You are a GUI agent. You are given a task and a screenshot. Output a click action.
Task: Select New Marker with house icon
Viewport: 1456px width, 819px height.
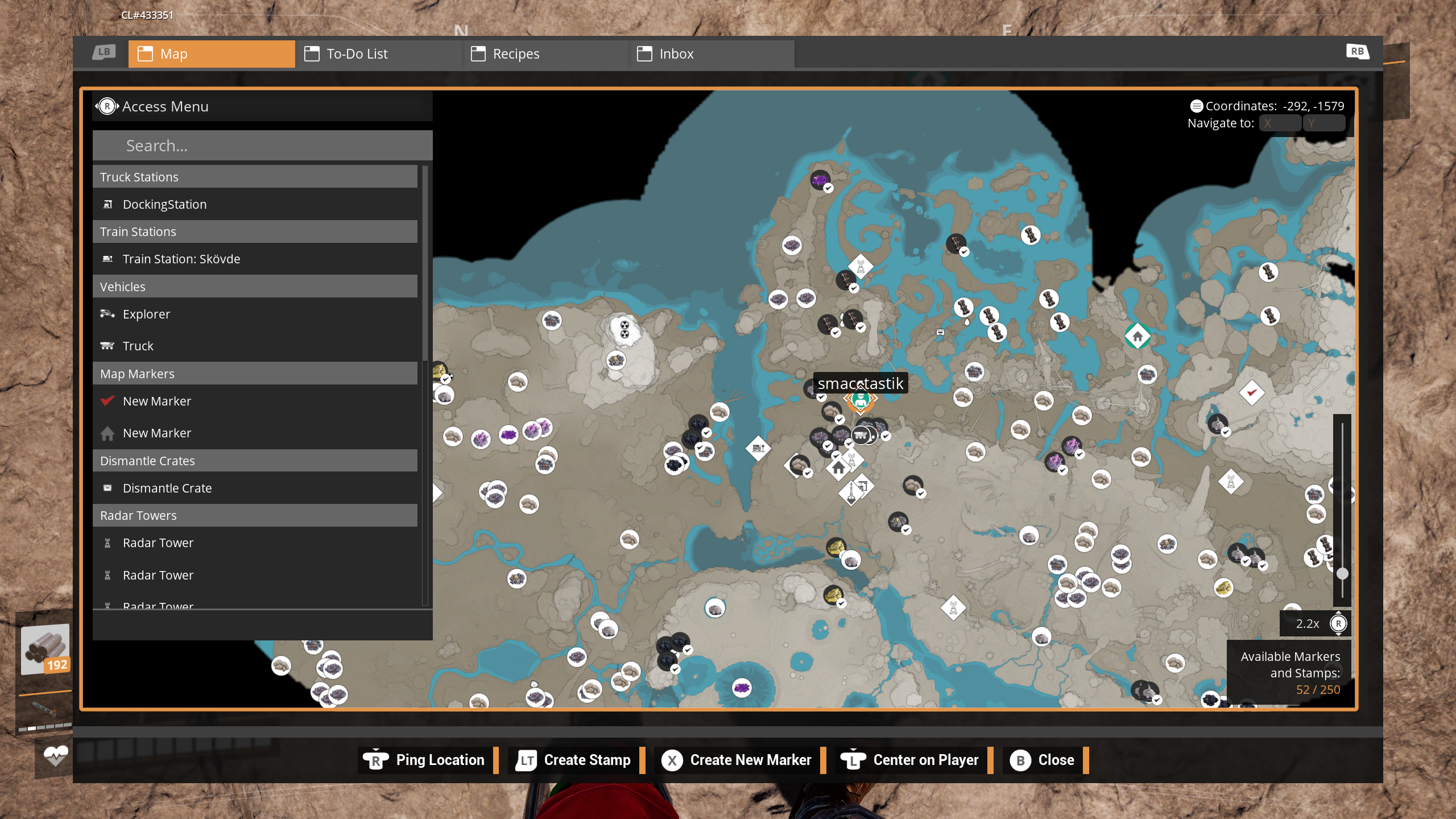click(x=156, y=433)
